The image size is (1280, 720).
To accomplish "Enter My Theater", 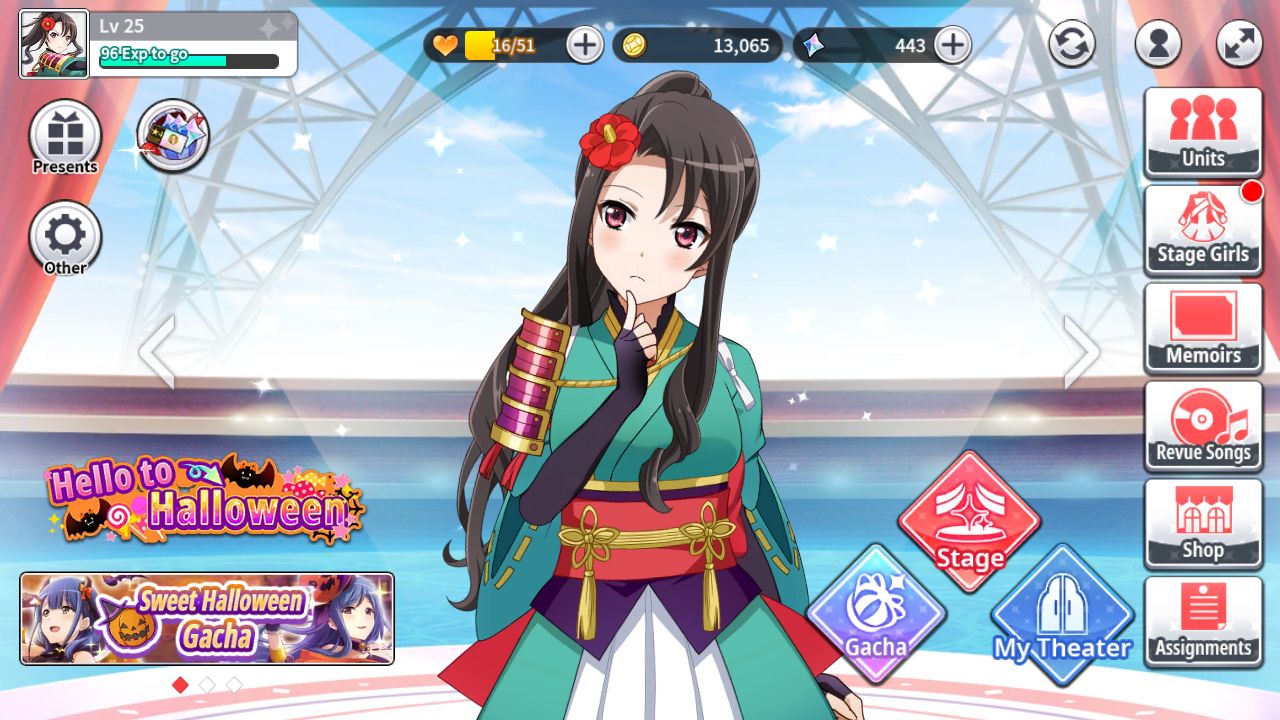I will point(1062,614).
